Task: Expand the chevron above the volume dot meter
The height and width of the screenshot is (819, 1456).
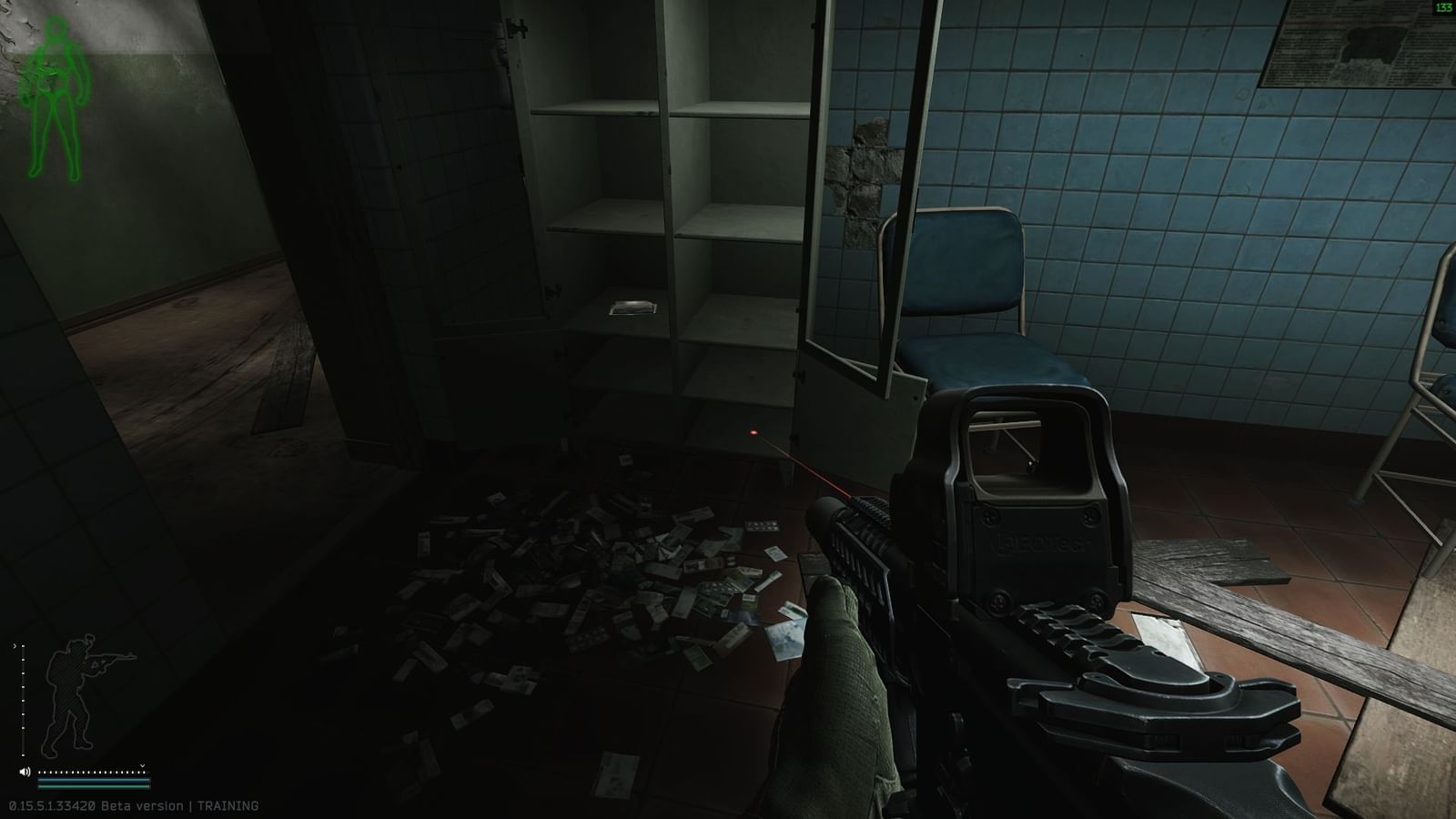Action: pos(142,765)
